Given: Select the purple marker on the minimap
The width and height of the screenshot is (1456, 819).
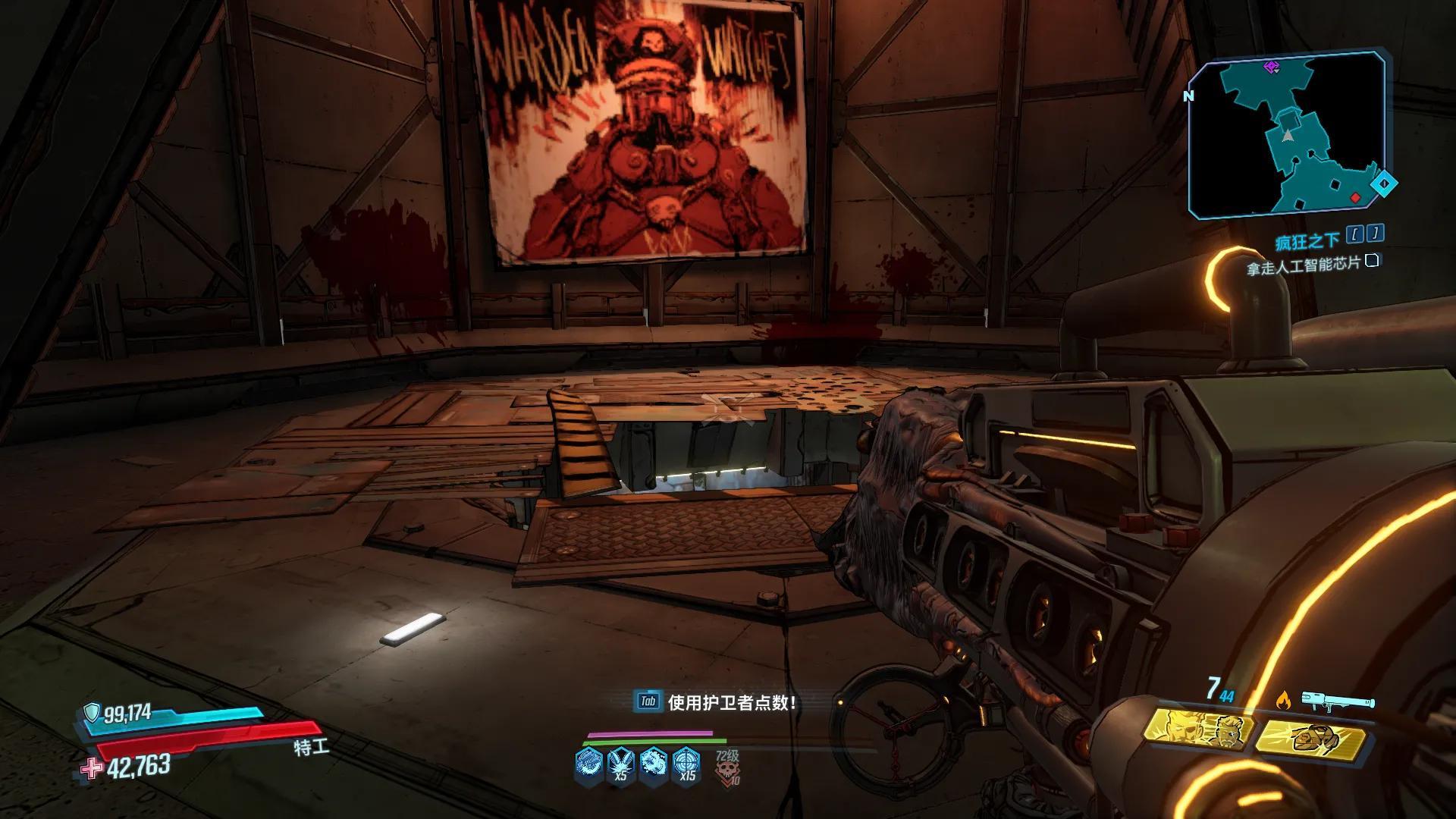Looking at the screenshot, I should [1272, 67].
